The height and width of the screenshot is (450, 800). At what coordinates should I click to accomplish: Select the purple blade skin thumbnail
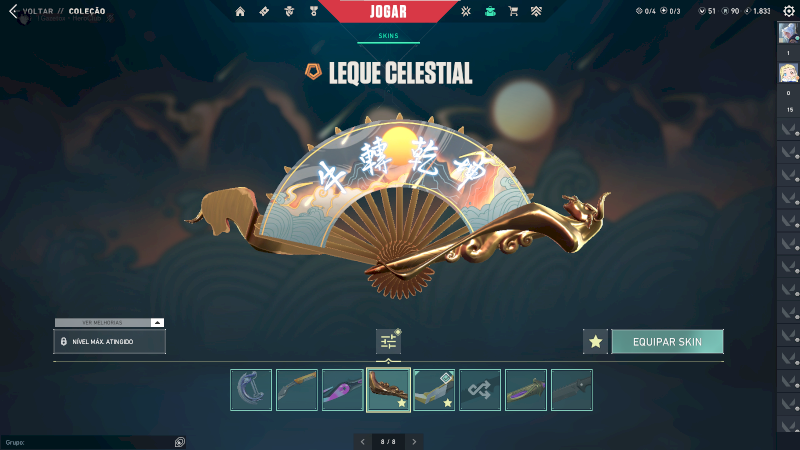pos(343,390)
